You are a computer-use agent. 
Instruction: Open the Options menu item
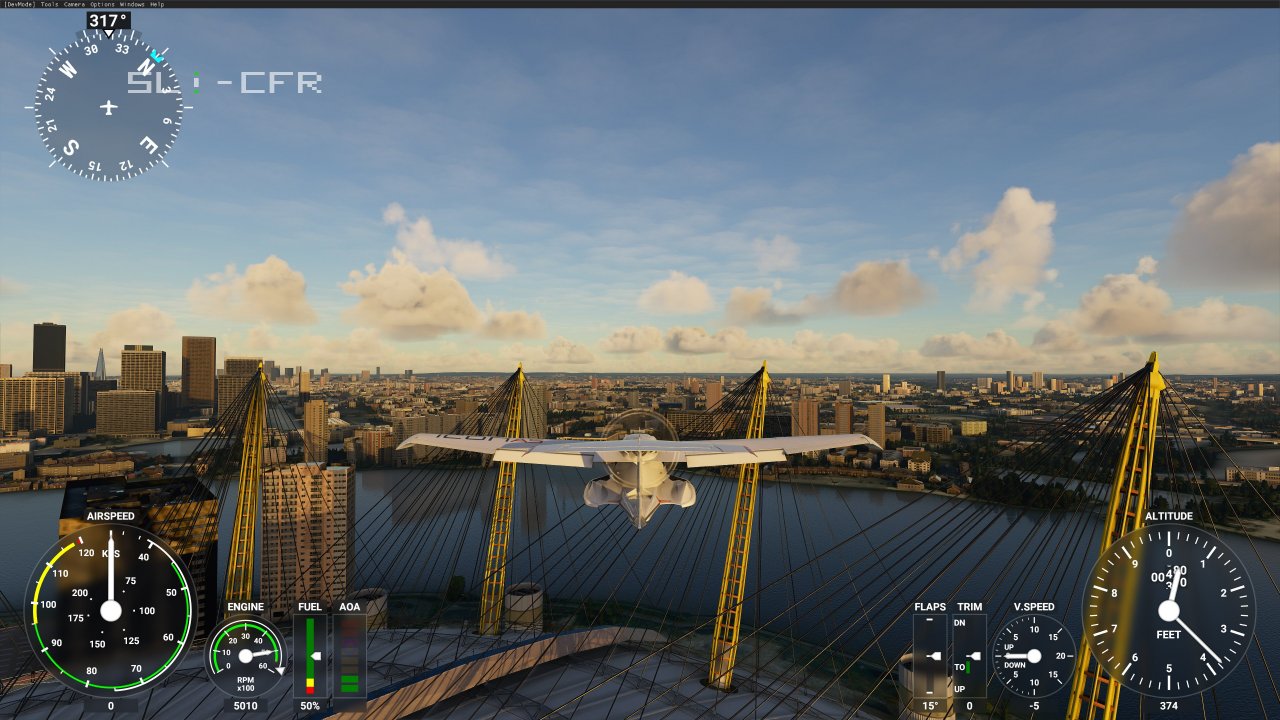point(101,4)
